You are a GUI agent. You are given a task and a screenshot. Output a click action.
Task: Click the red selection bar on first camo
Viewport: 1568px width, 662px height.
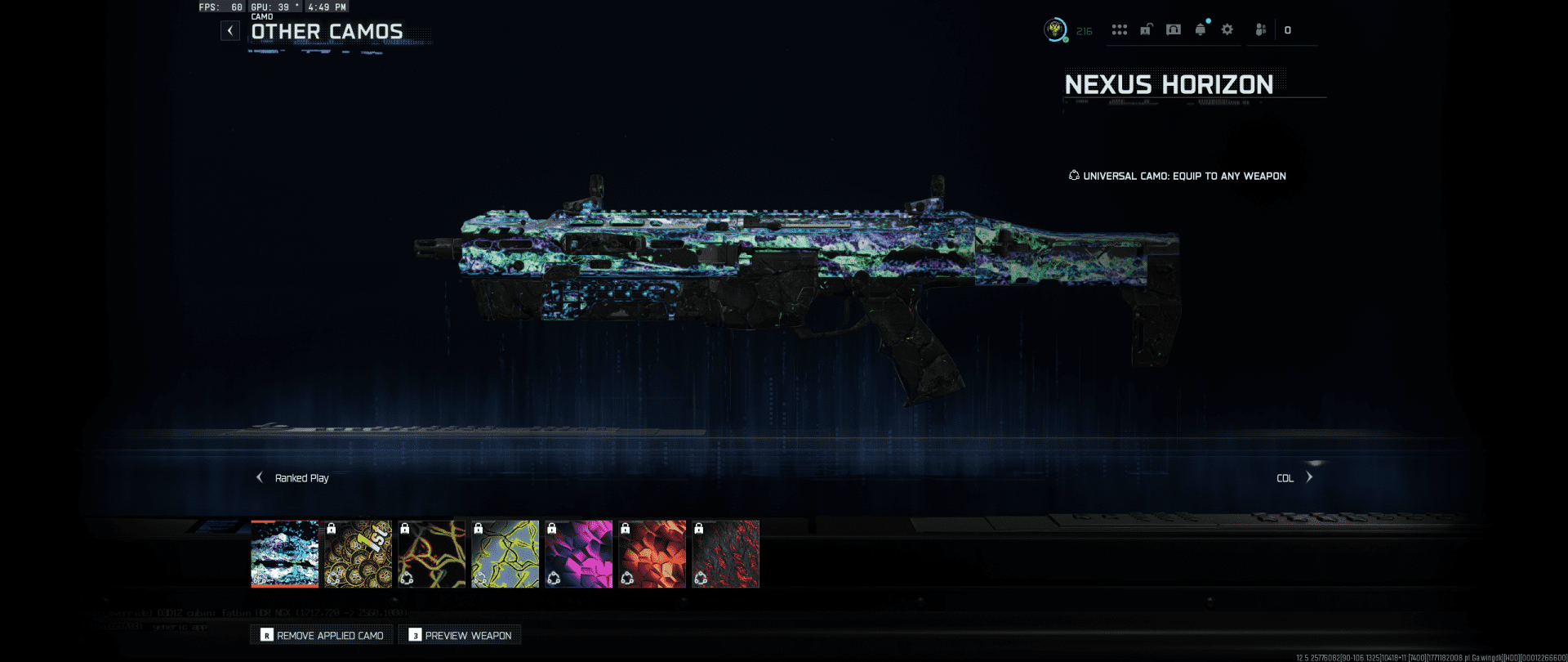[285, 585]
